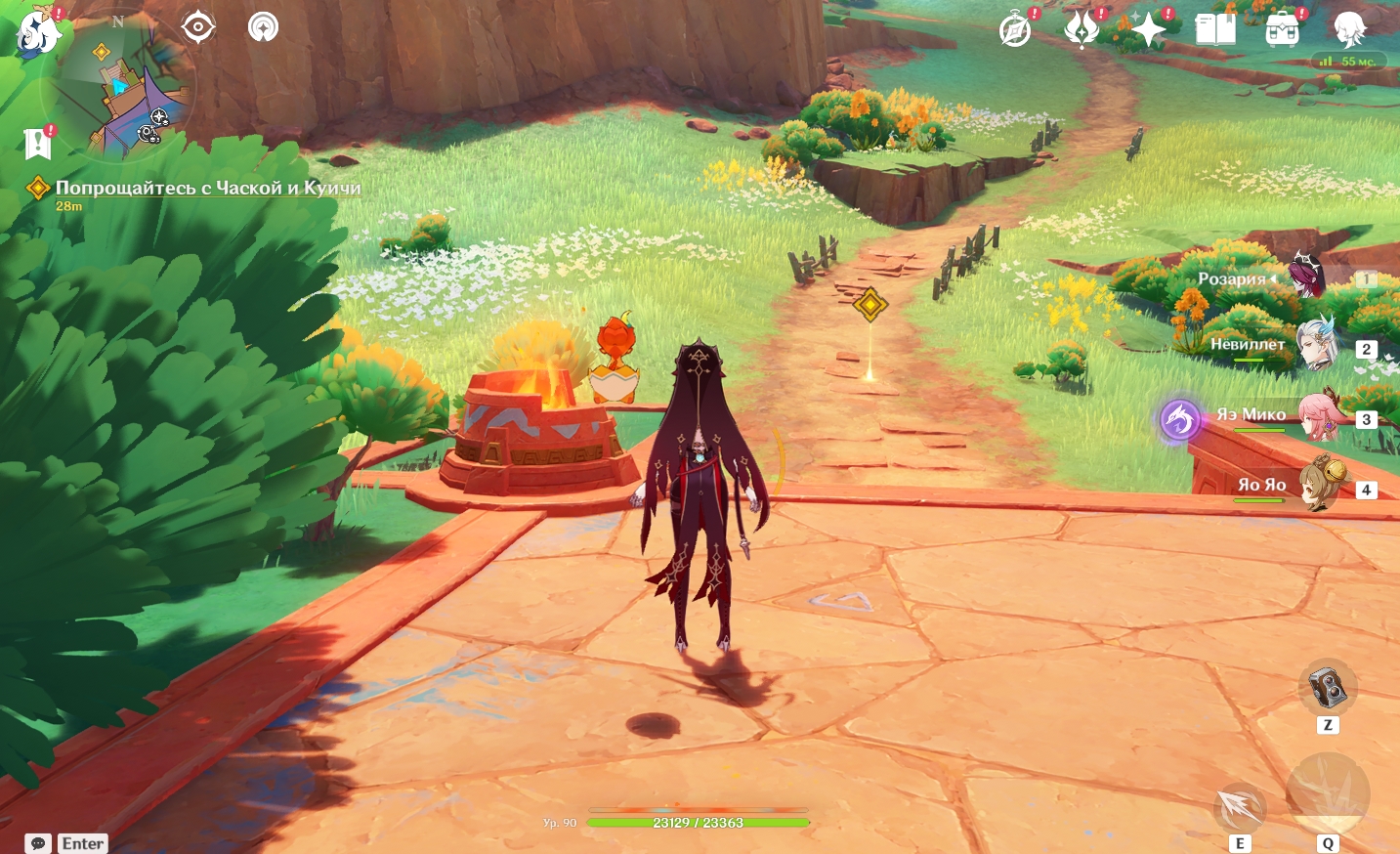Open the adventurer handbook book icon
Image resolution: width=1400 pixels, height=854 pixels.
[x=1215, y=29]
